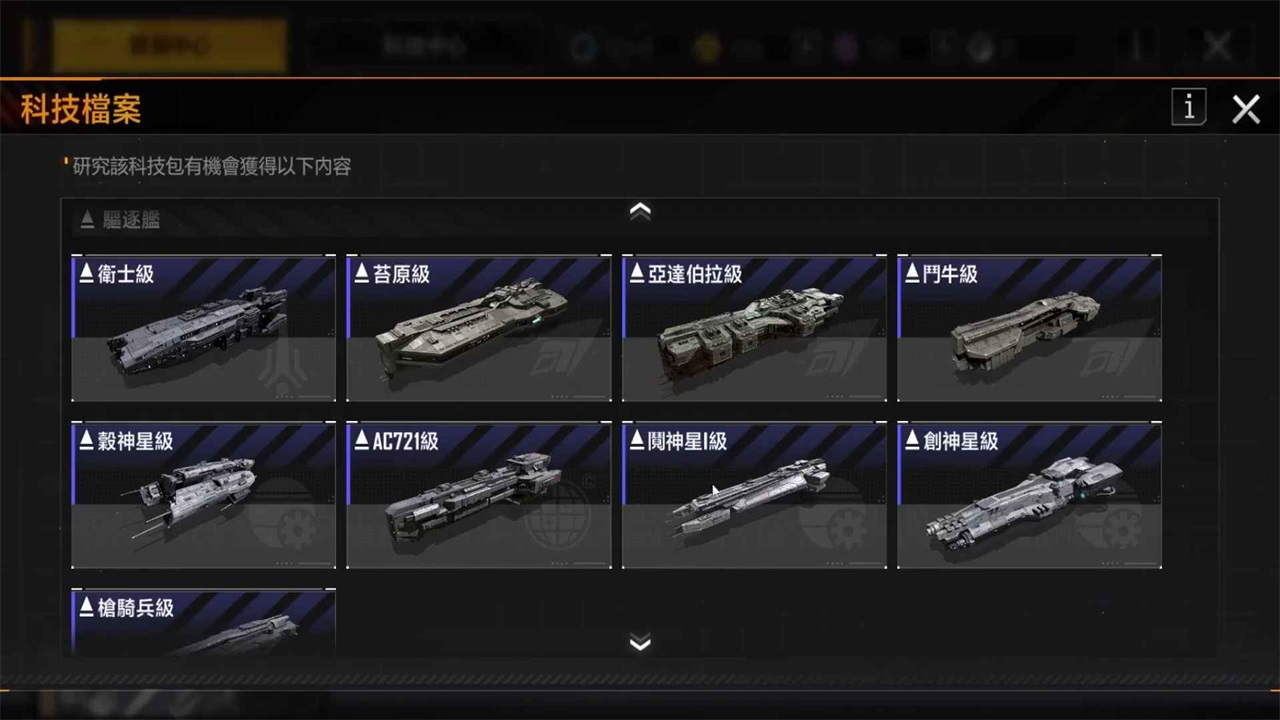Click the down chevron below the ship list

click(640, 642)
